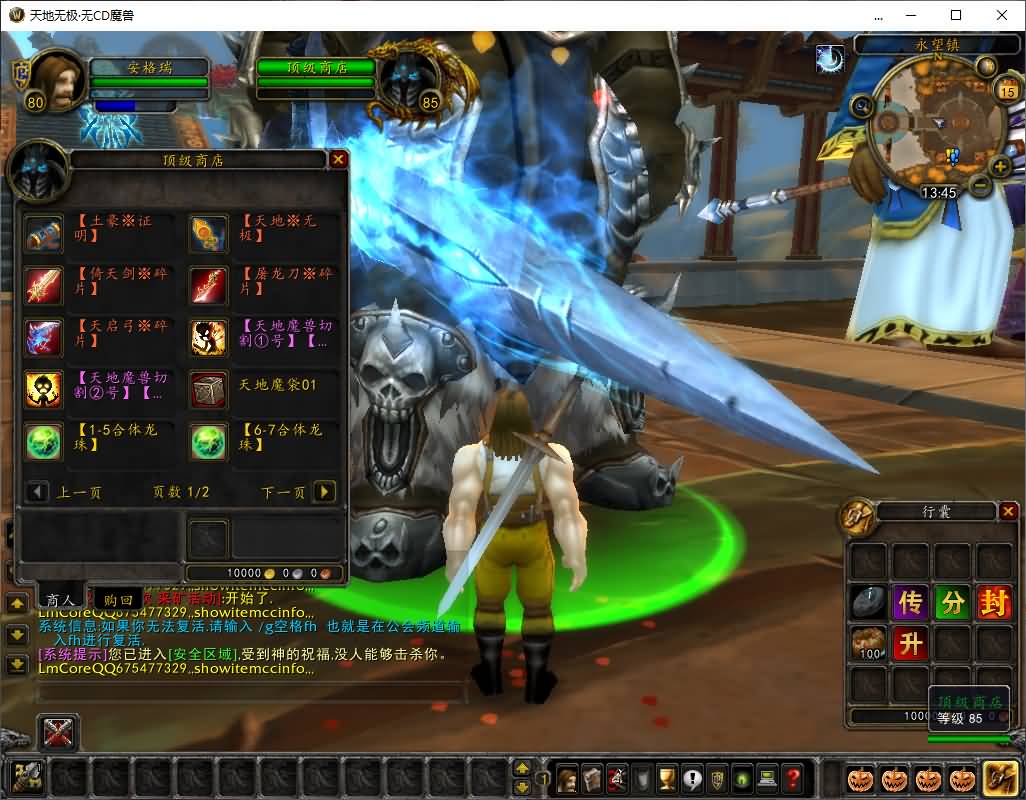
Task: Choose the 天地魔袋01 crate item
Action: [x=209, y=390]
